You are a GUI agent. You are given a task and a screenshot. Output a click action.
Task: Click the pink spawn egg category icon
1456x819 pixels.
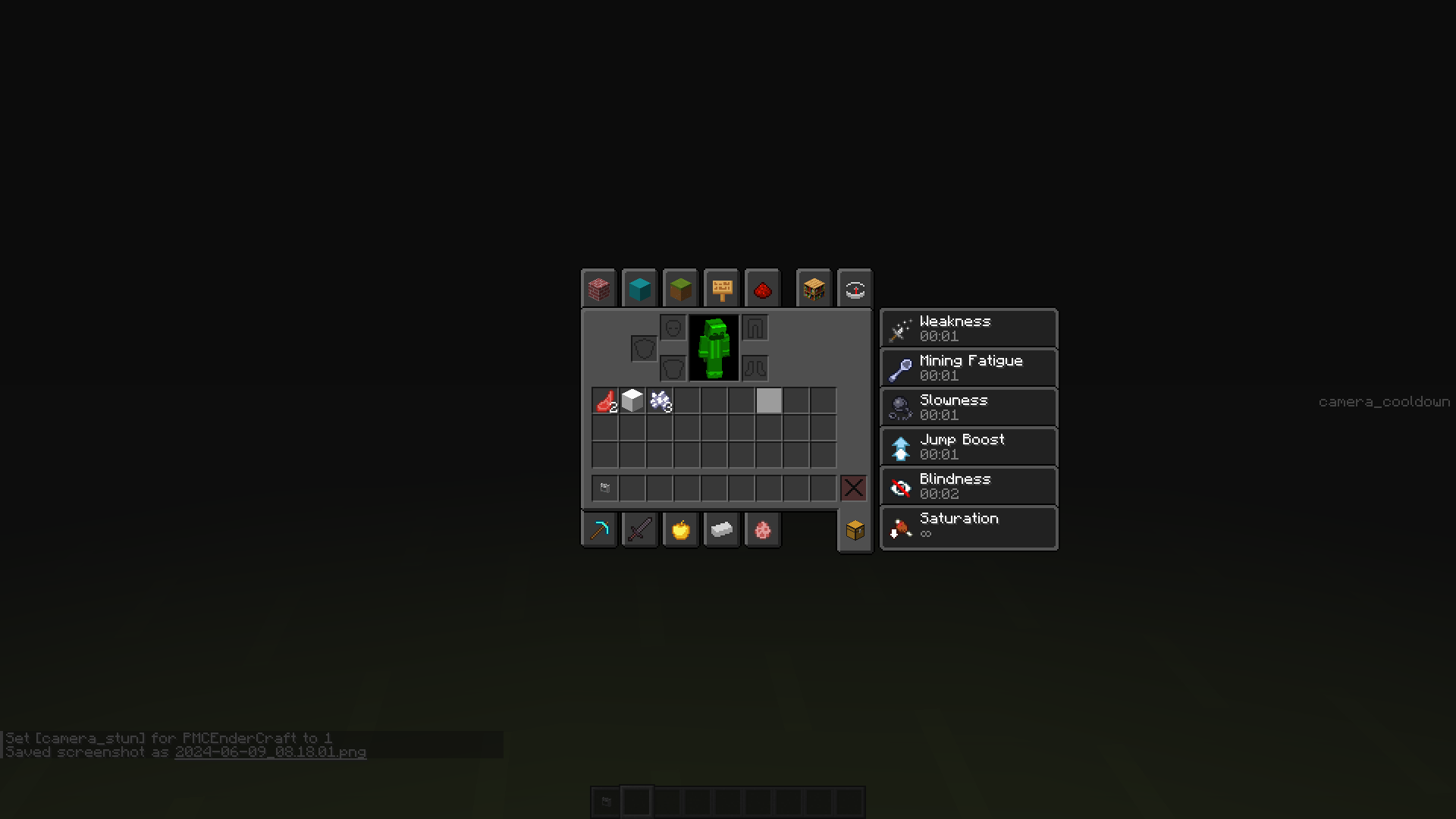point(763,529)
